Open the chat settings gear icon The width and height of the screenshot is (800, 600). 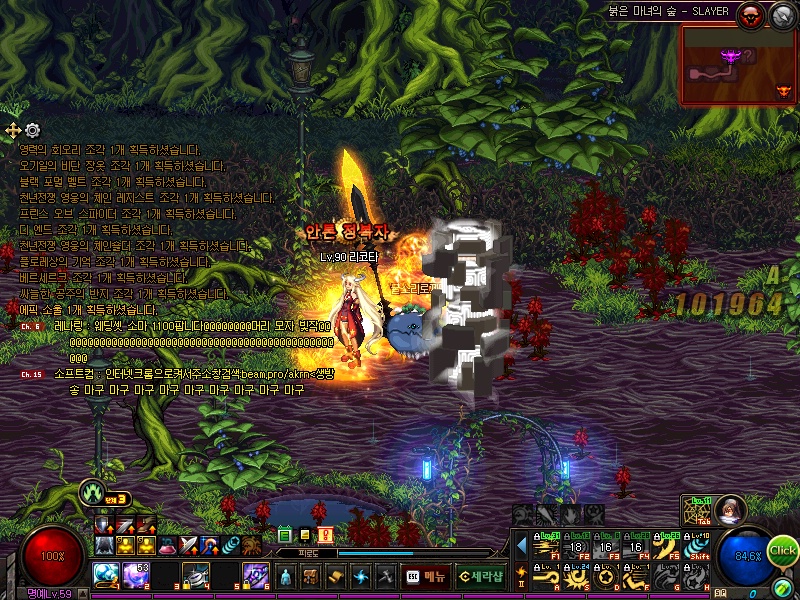[x=33, y=130]
